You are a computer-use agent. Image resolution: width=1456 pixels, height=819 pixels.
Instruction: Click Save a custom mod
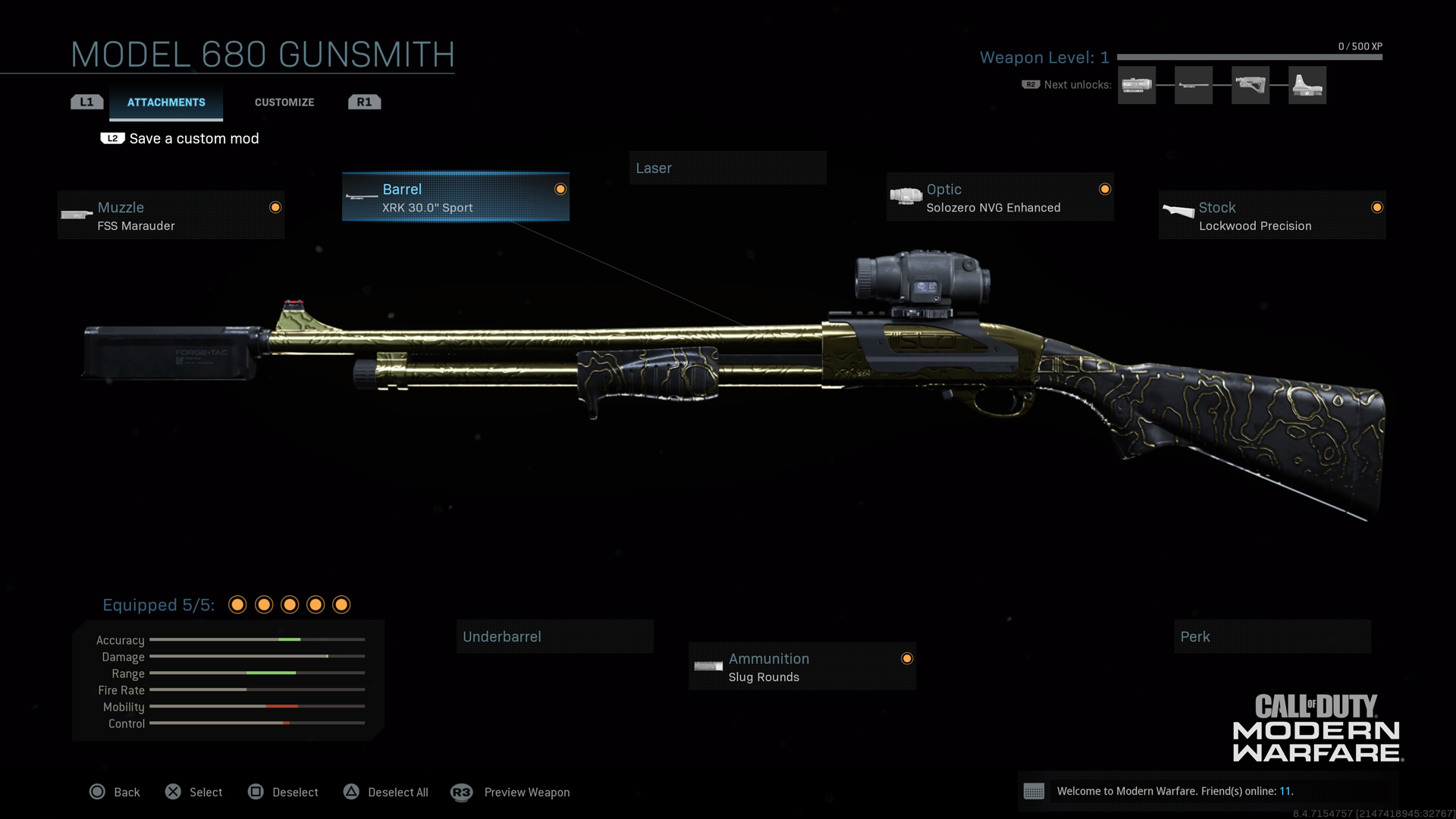[193, 139]
